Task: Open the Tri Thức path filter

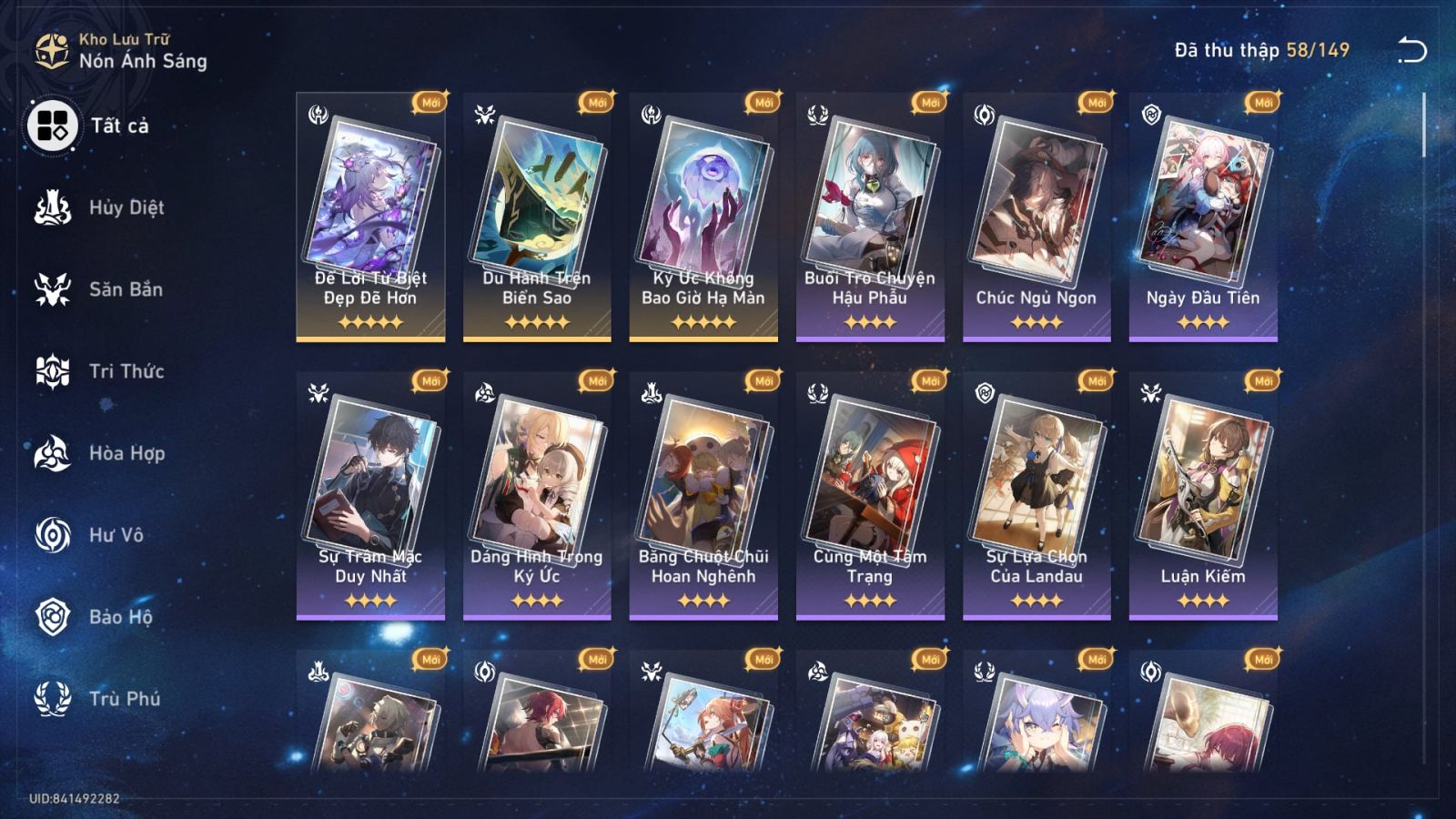Action: point(52,371)
